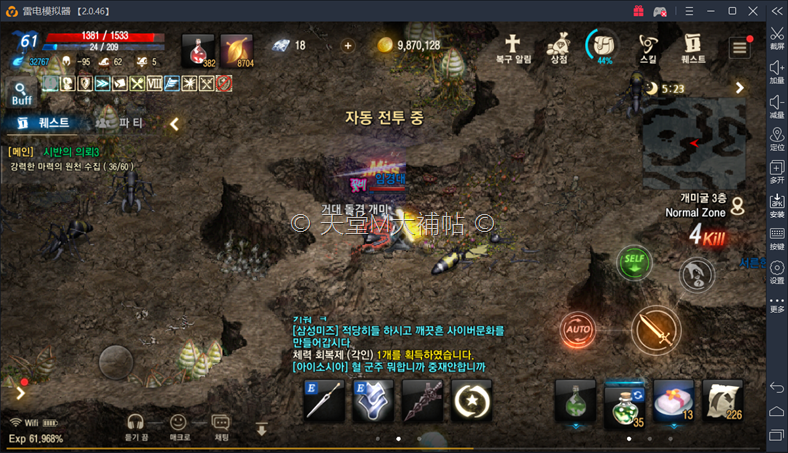The width and height of the screenshot is (788, 453).
Task: Use the scroll item with 226 count
Action: click(x=722, y=401)
